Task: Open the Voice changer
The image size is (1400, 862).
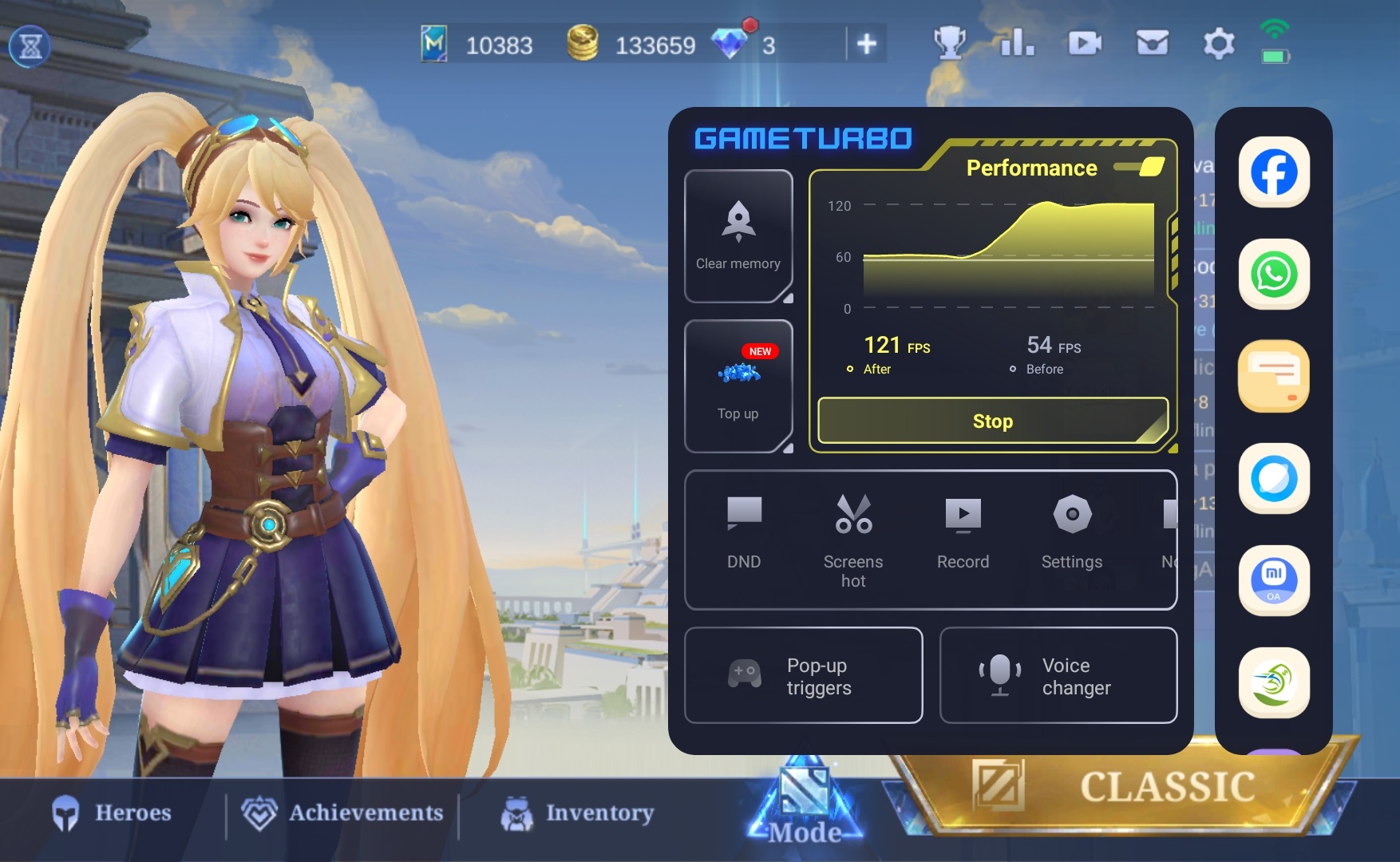Action: [1058, 675]
